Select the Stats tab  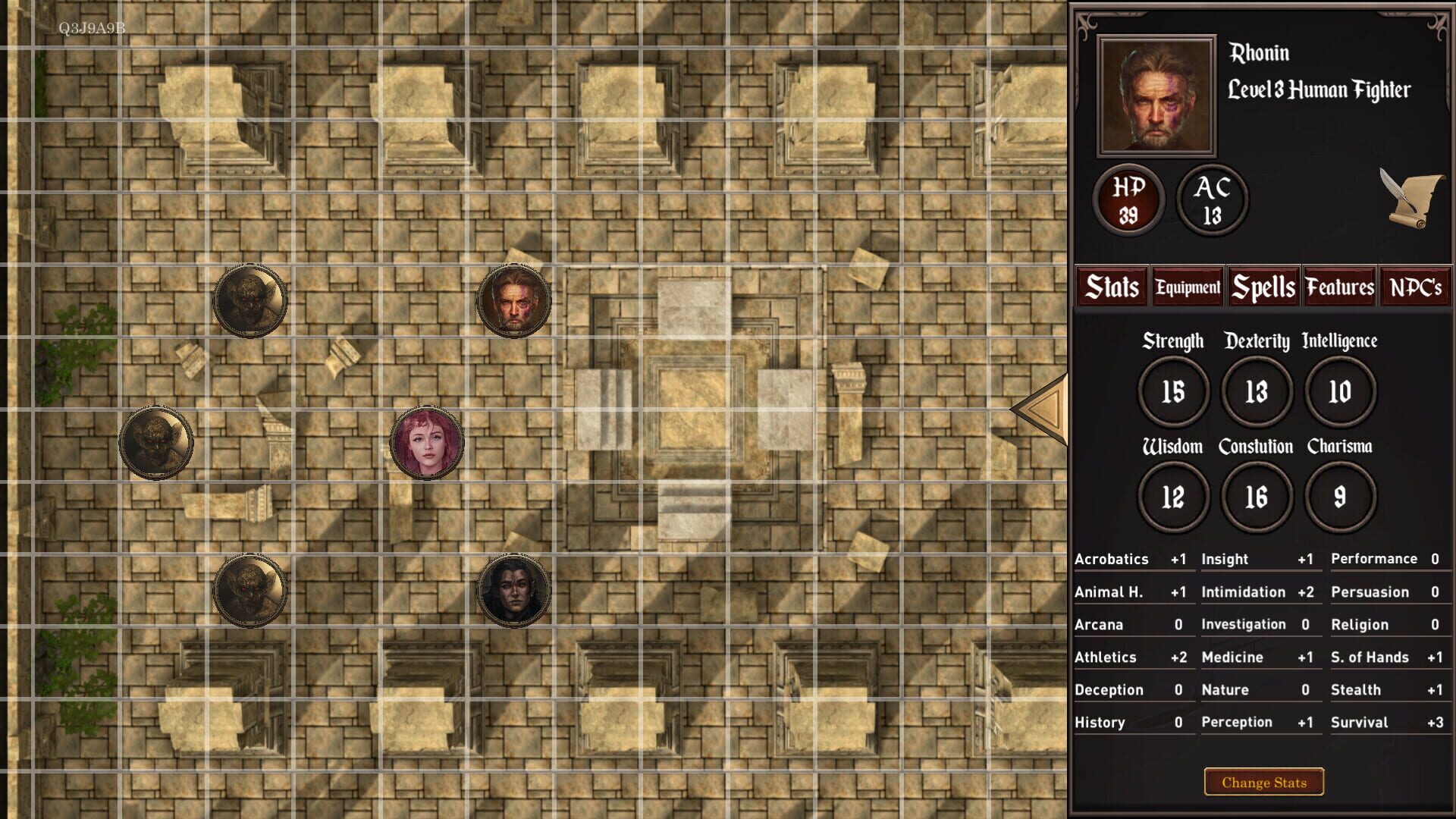click(1112, 287)
